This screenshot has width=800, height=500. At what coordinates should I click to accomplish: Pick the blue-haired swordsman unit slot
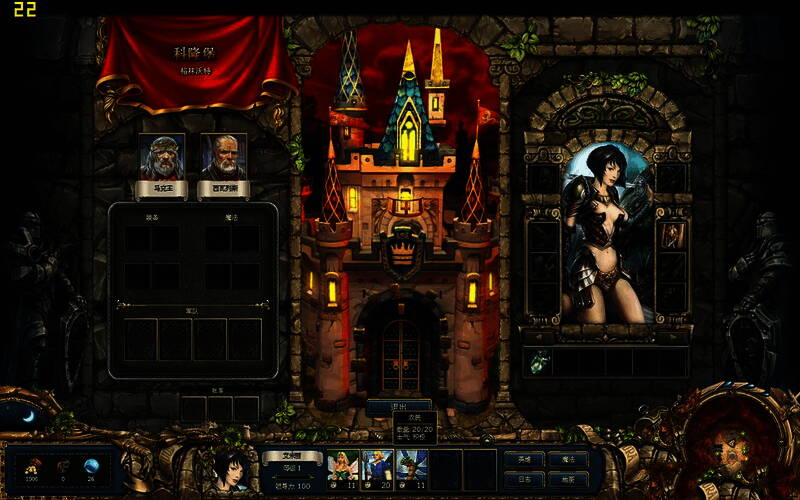click(x=377, y=468)
